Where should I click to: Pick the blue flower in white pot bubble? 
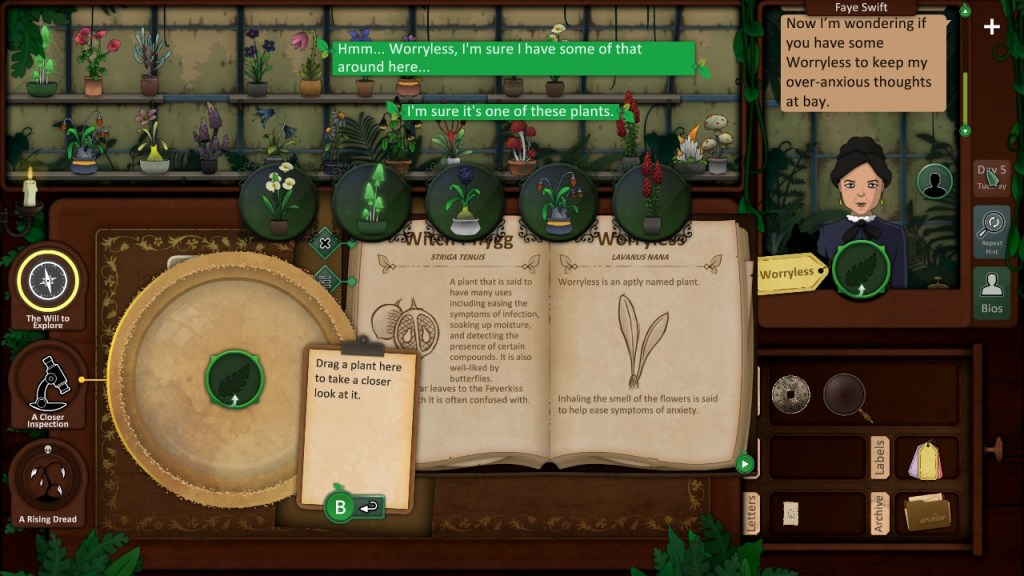[465, 201]
